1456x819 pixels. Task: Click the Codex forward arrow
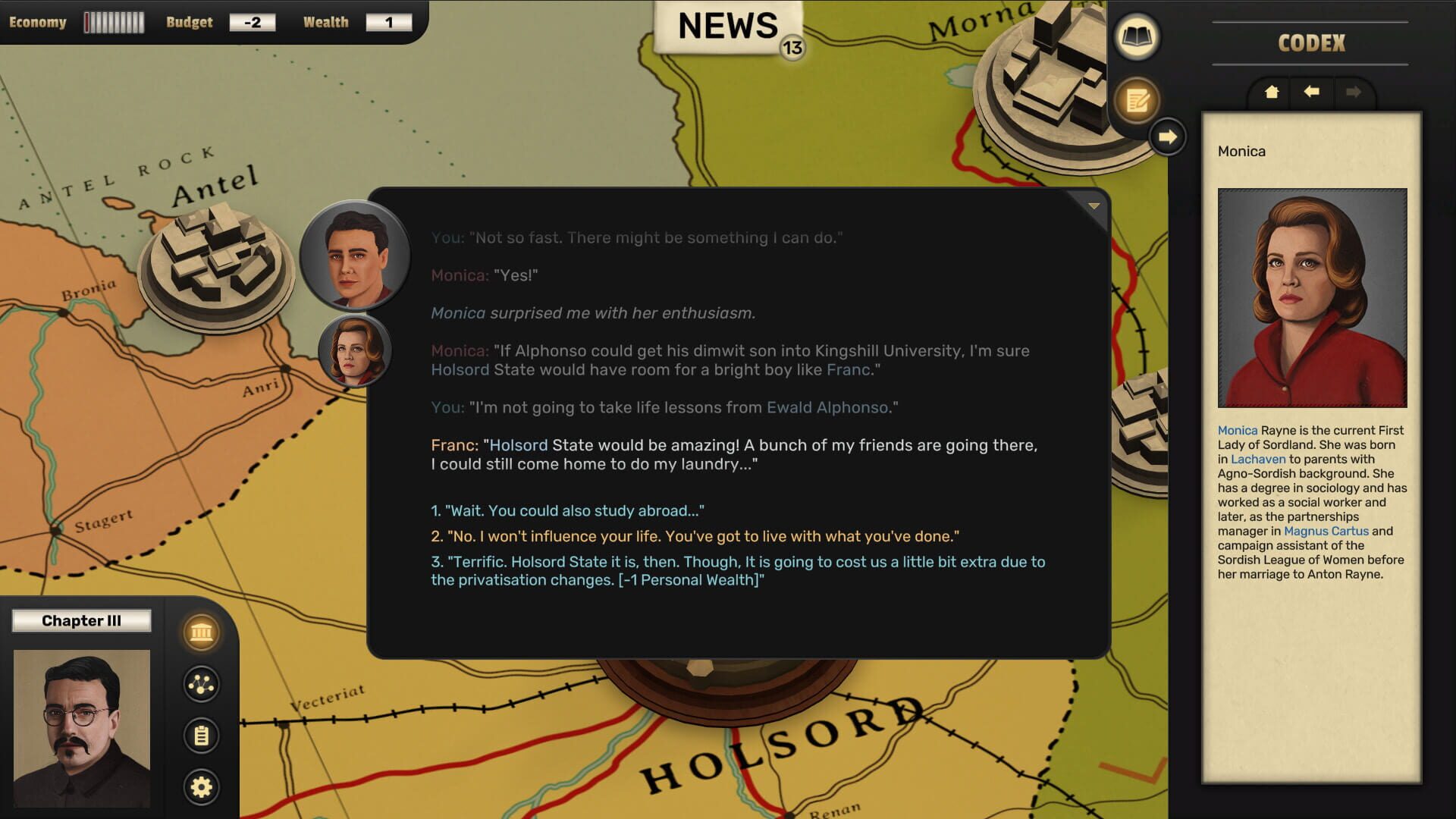[1354, 93]
